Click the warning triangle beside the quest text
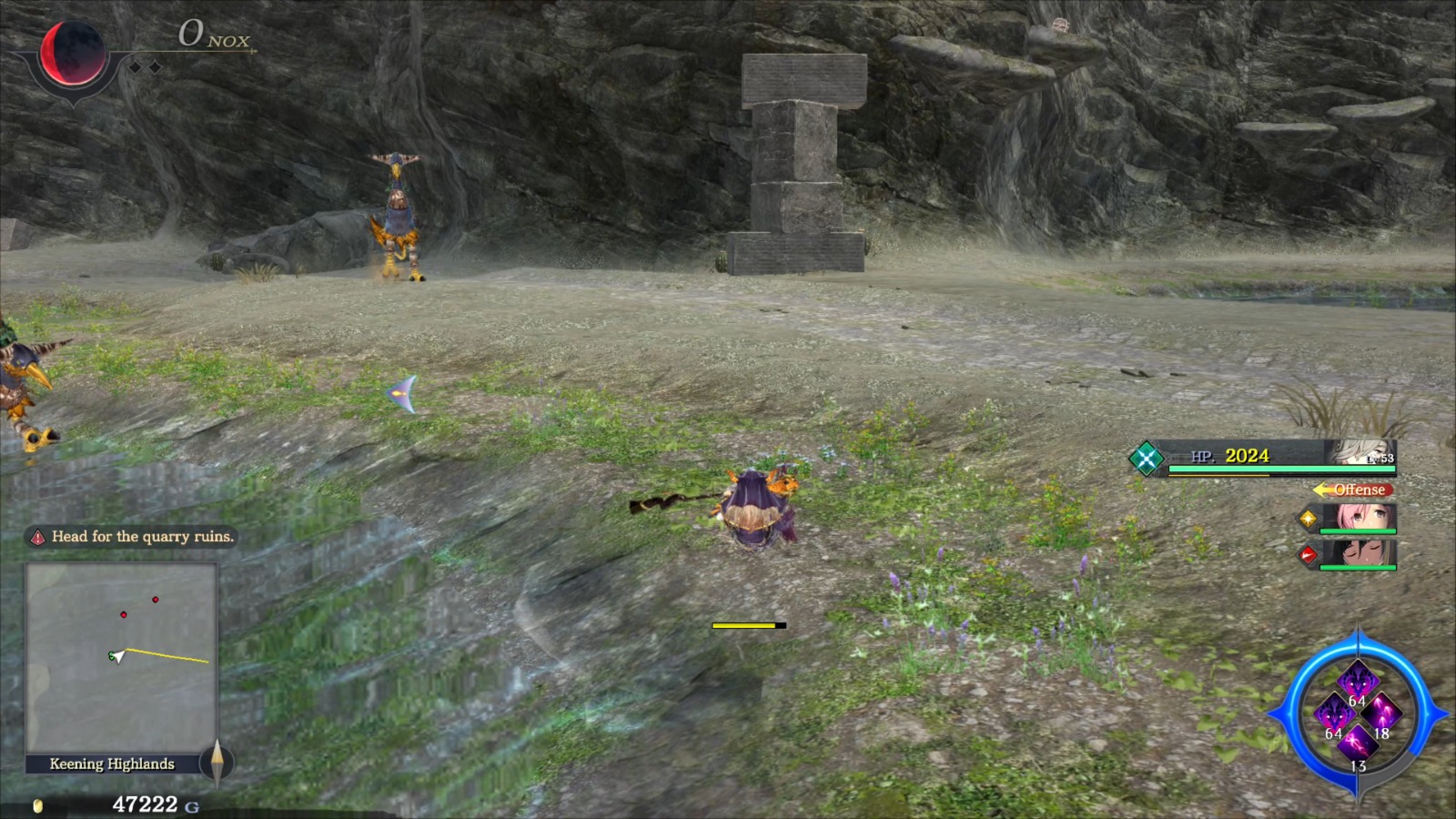Viewport: 1456px width, 819px height. (x=39, y=537)
